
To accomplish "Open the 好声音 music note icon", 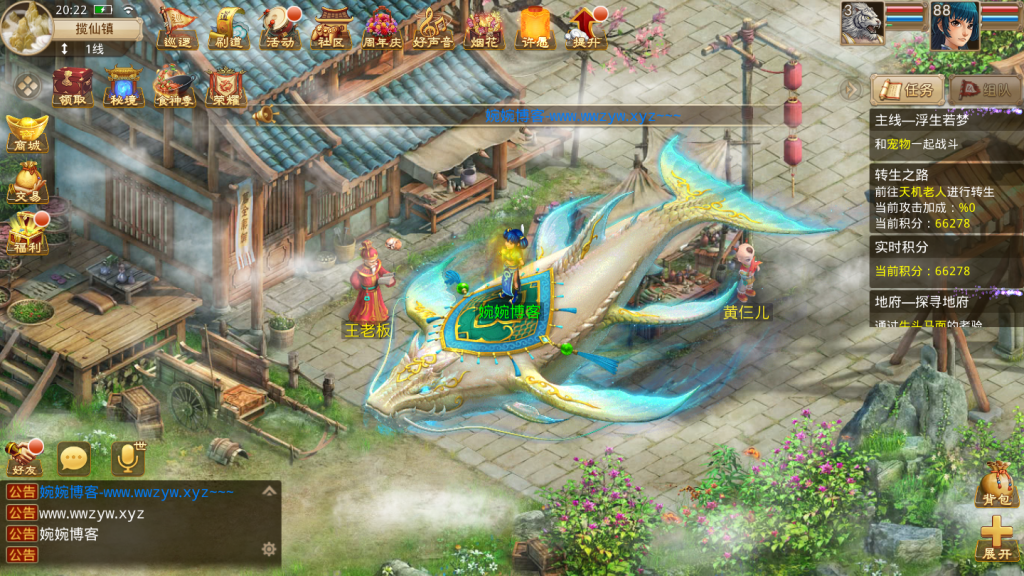I will point(434,27).
